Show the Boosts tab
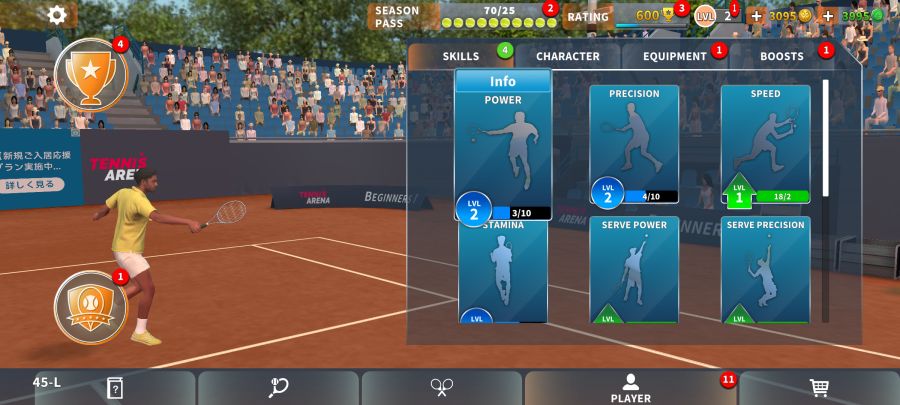Image resolution: width=900 pixels, height=405 pixels. (x=781, y=56)
